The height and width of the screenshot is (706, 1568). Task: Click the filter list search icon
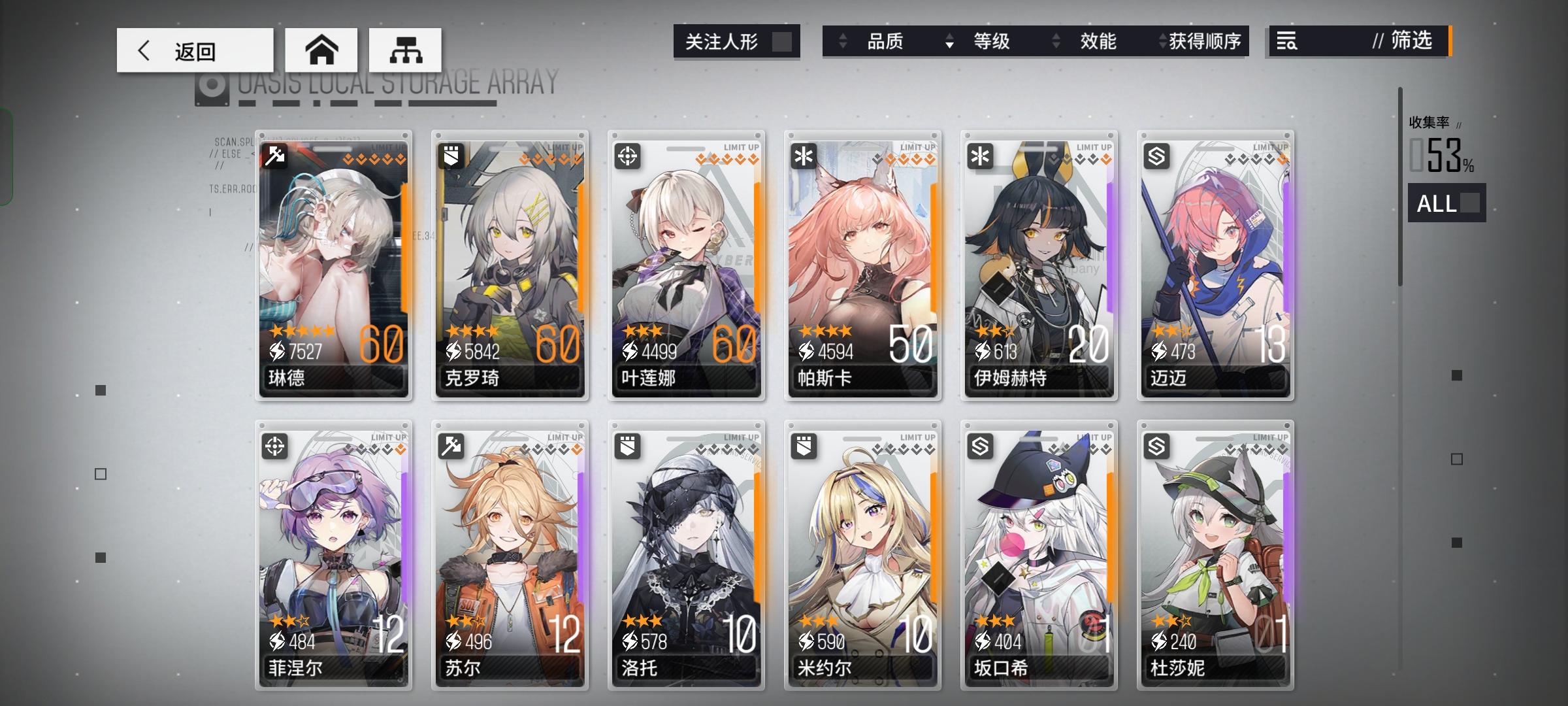1288,42
